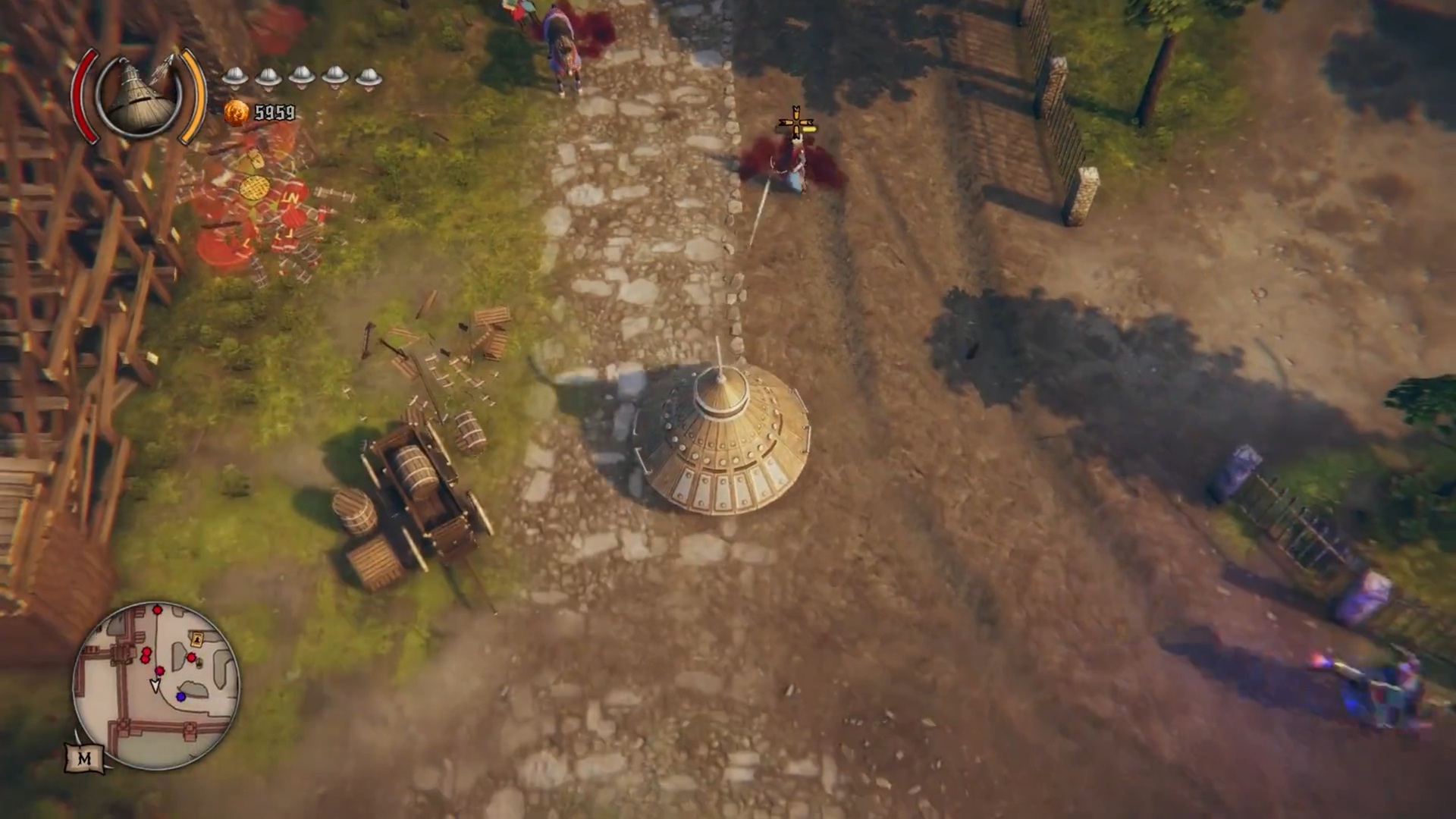Click the 5959 gold counter
1456x819 pixels.
[275, 112]
